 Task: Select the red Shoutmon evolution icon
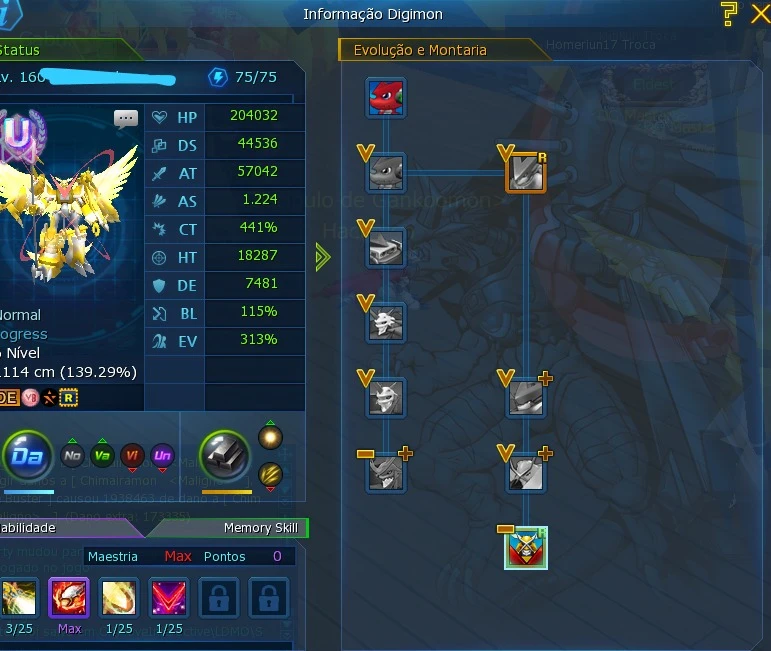coord(386,98)
